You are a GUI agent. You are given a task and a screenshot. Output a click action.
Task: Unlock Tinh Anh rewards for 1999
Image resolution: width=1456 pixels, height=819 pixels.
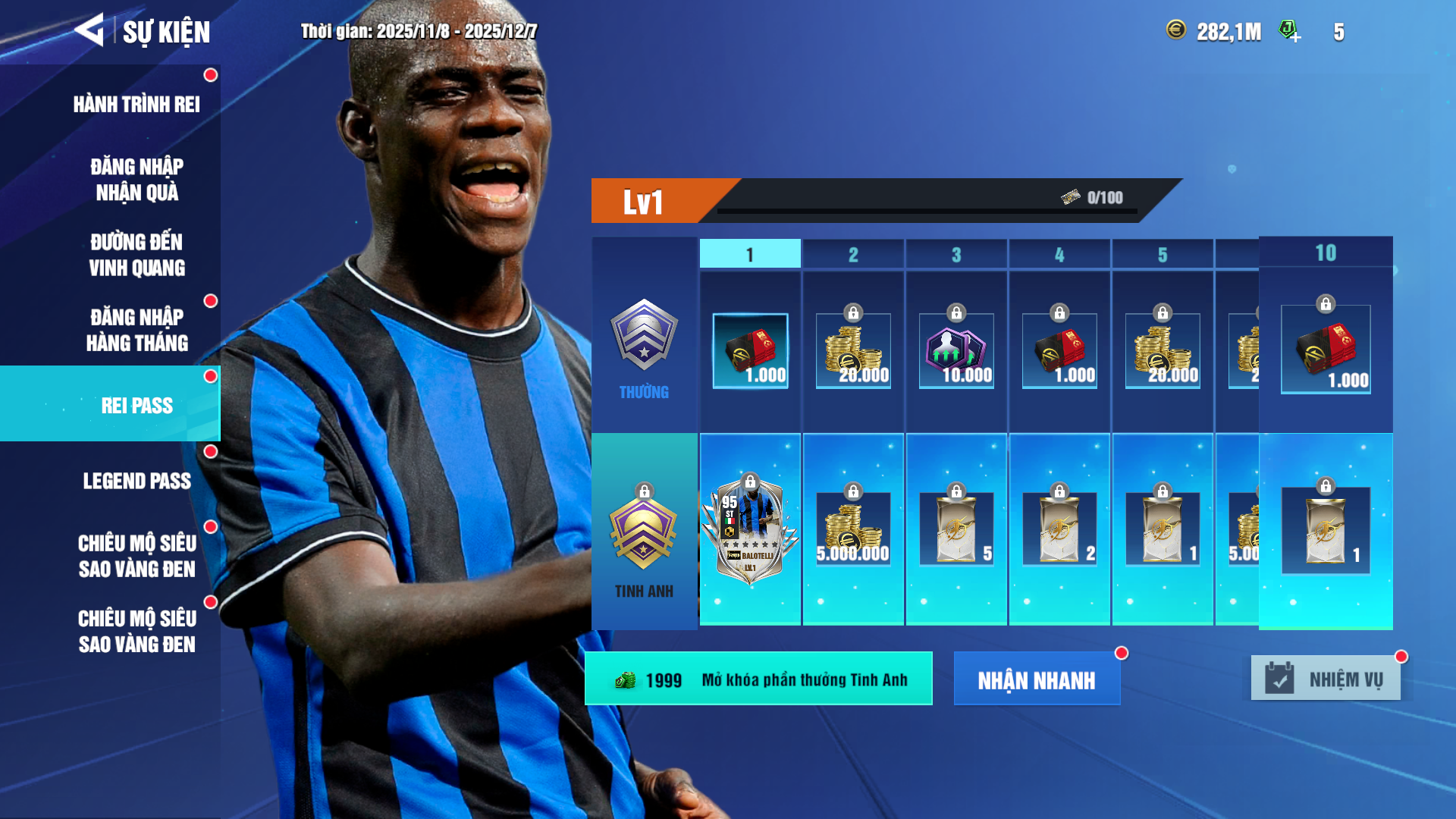[x=758, y=679]
